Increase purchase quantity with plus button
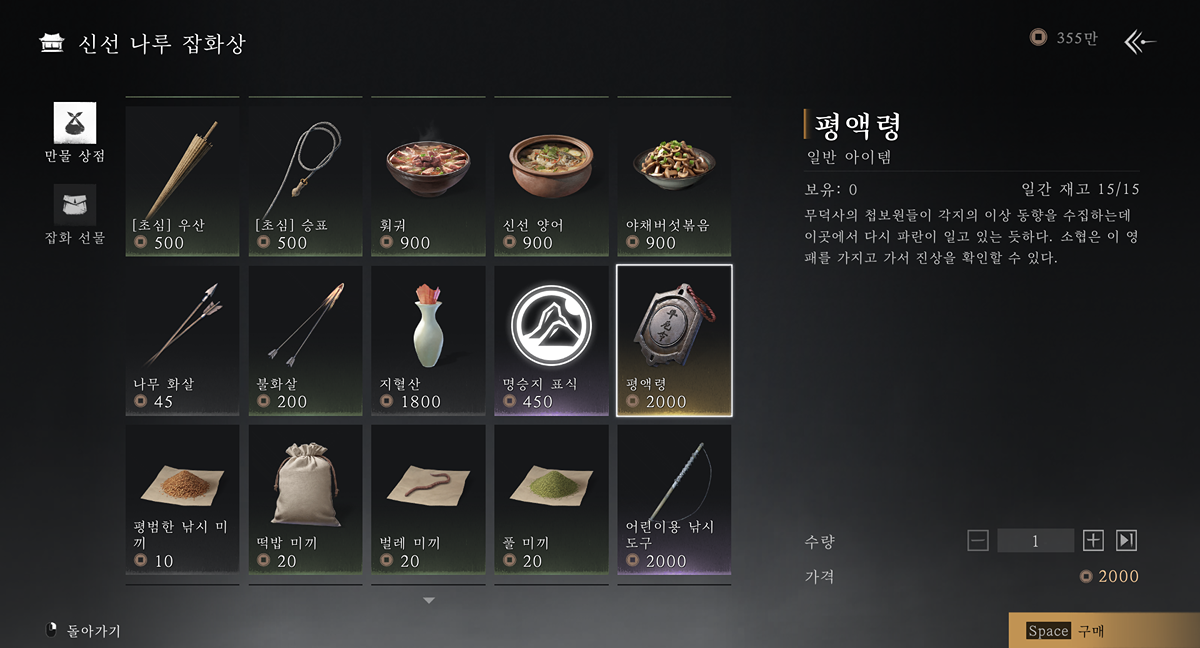Viewport: 1200px width, 648px height. [x=1093, y=541]
